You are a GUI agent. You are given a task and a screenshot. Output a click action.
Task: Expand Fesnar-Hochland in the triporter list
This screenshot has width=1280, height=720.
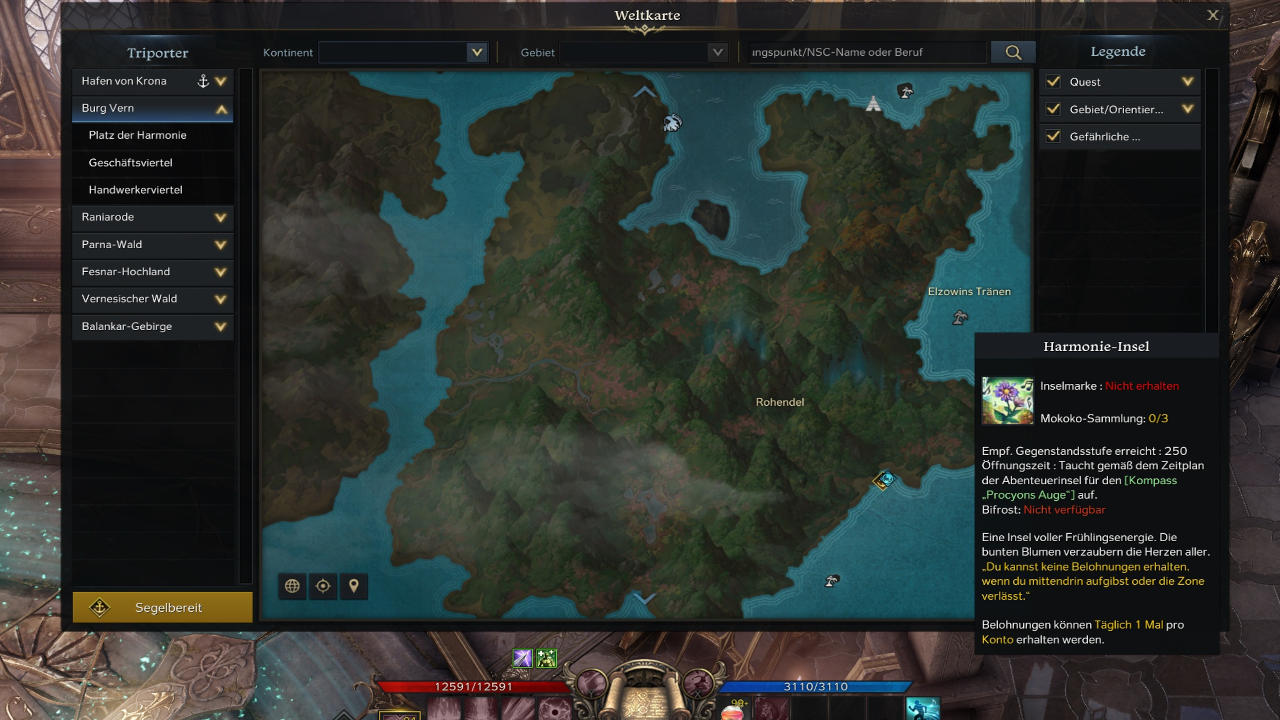click(221, 271)
